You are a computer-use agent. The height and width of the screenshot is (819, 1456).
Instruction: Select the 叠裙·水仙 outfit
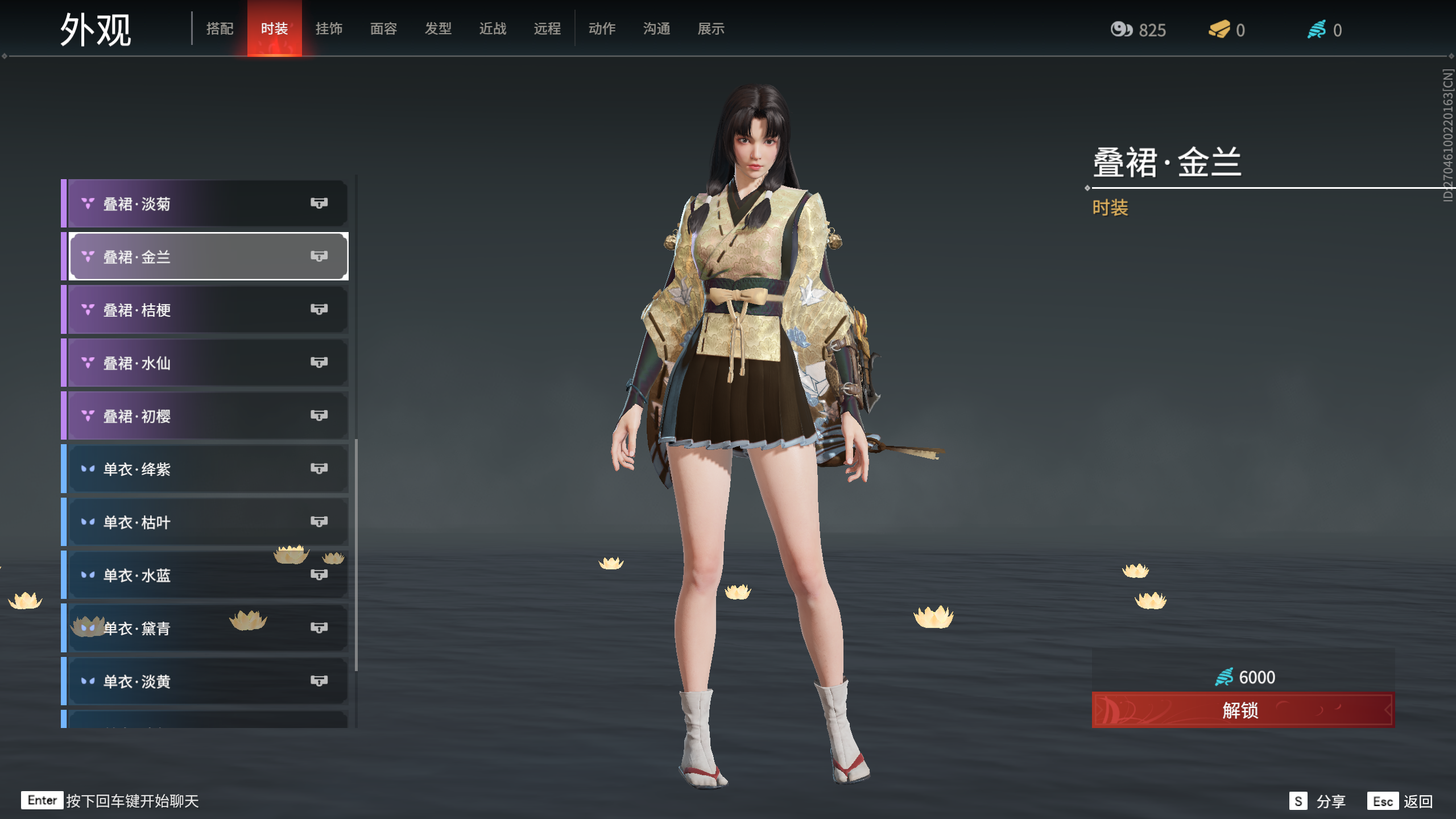(205, 362)
